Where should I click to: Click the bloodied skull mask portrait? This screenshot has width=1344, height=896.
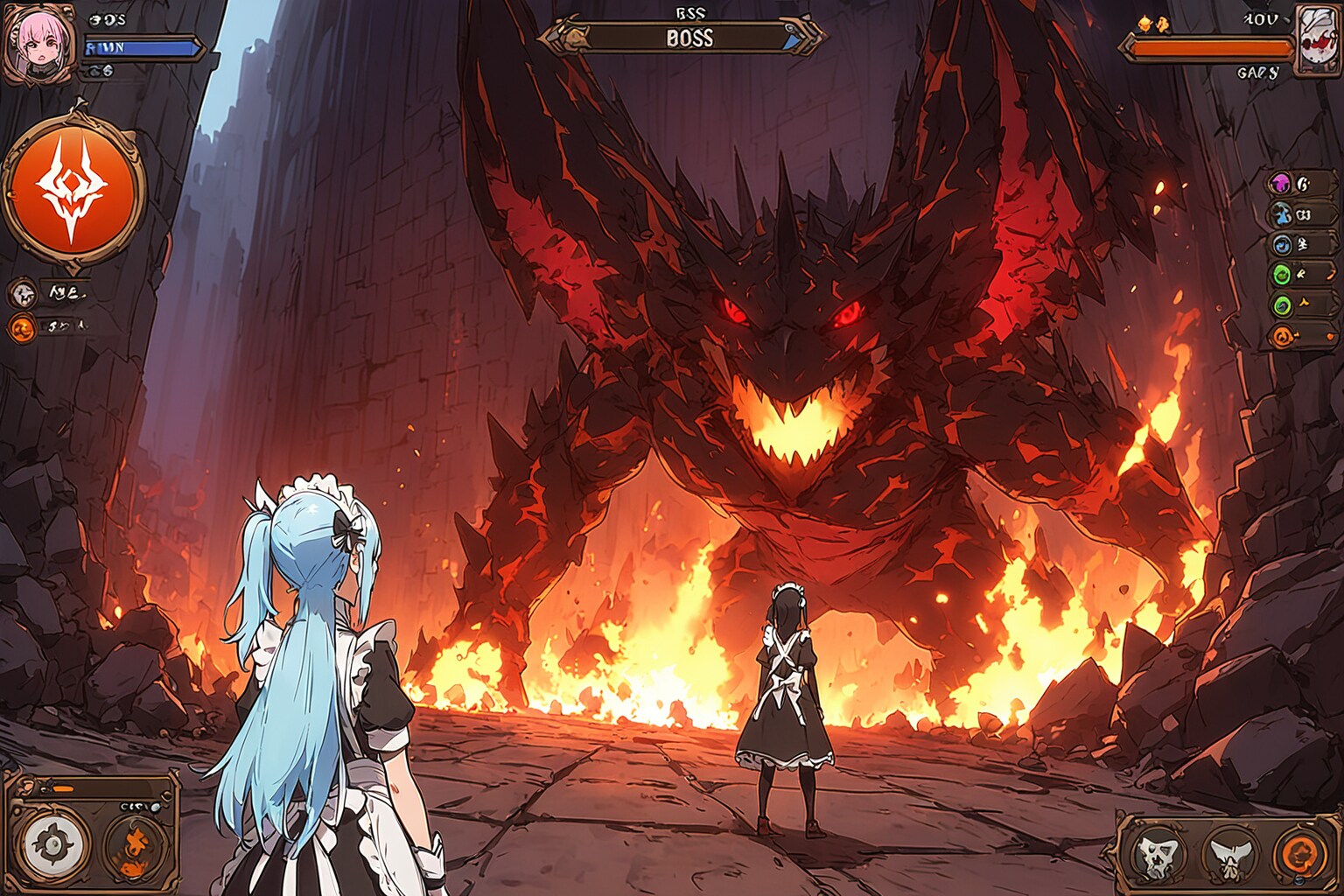tap(1318, 41)
